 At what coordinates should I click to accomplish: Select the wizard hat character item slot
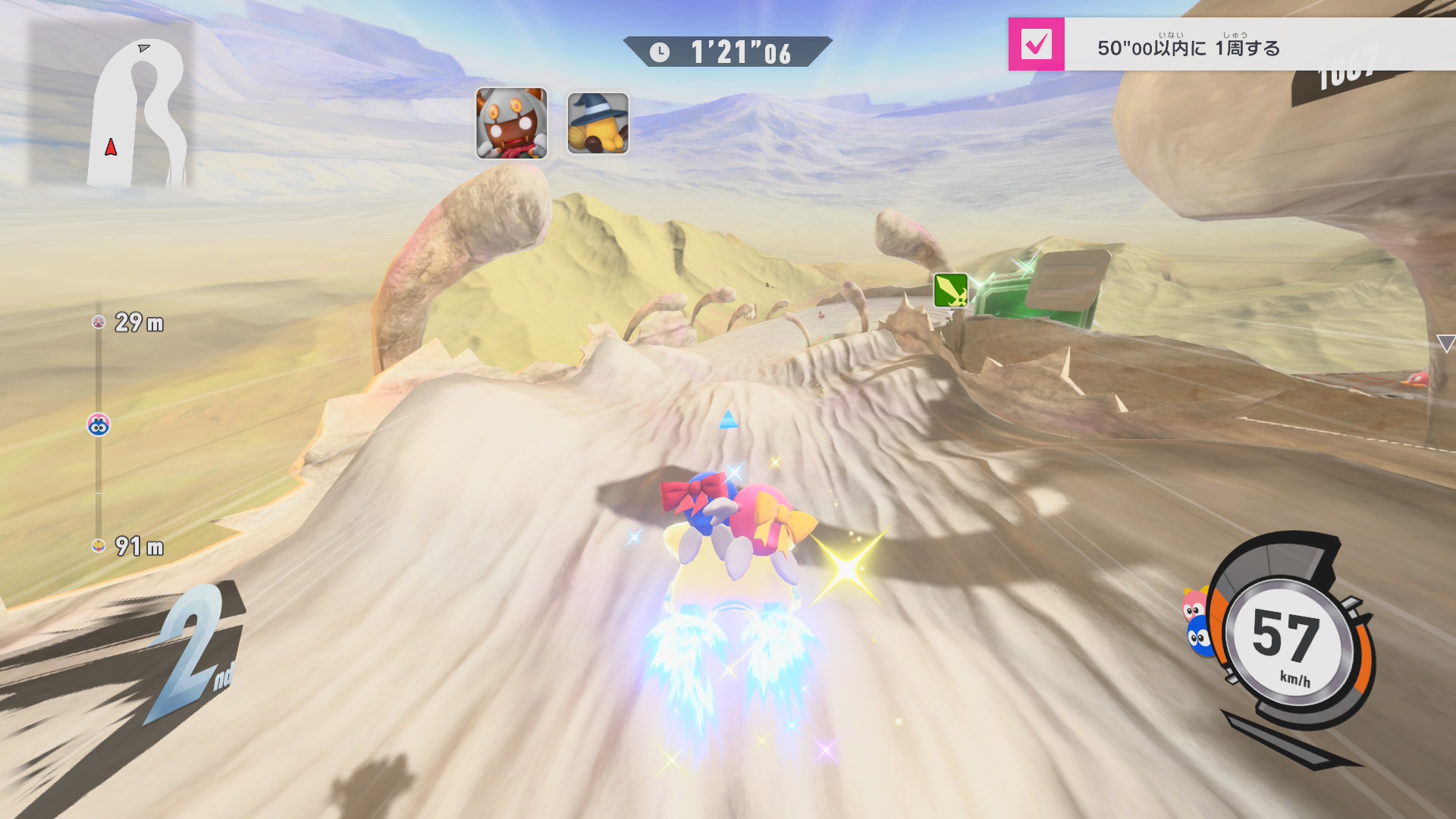click(598, 124)
